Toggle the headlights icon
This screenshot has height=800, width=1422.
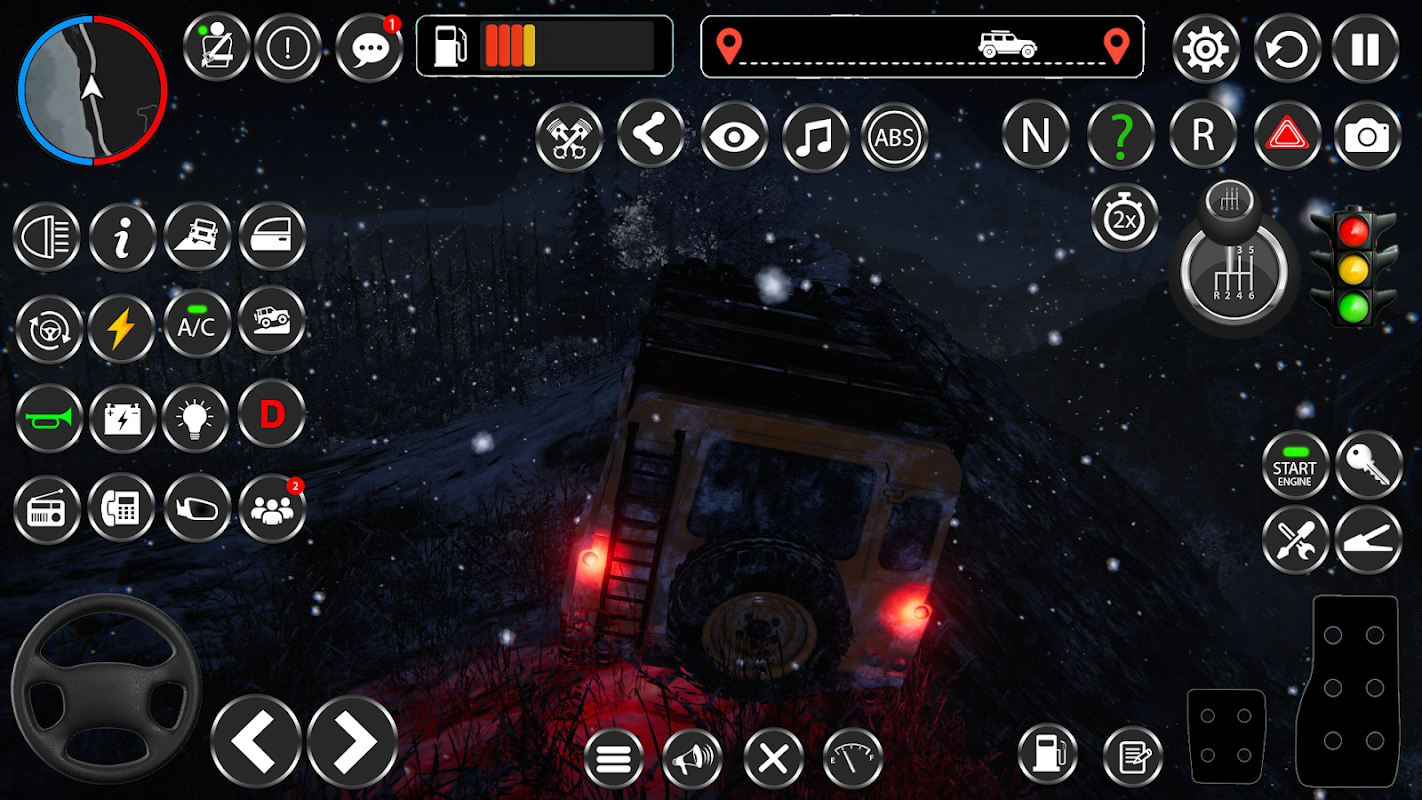pyautogui.click(x=47, y=237)
